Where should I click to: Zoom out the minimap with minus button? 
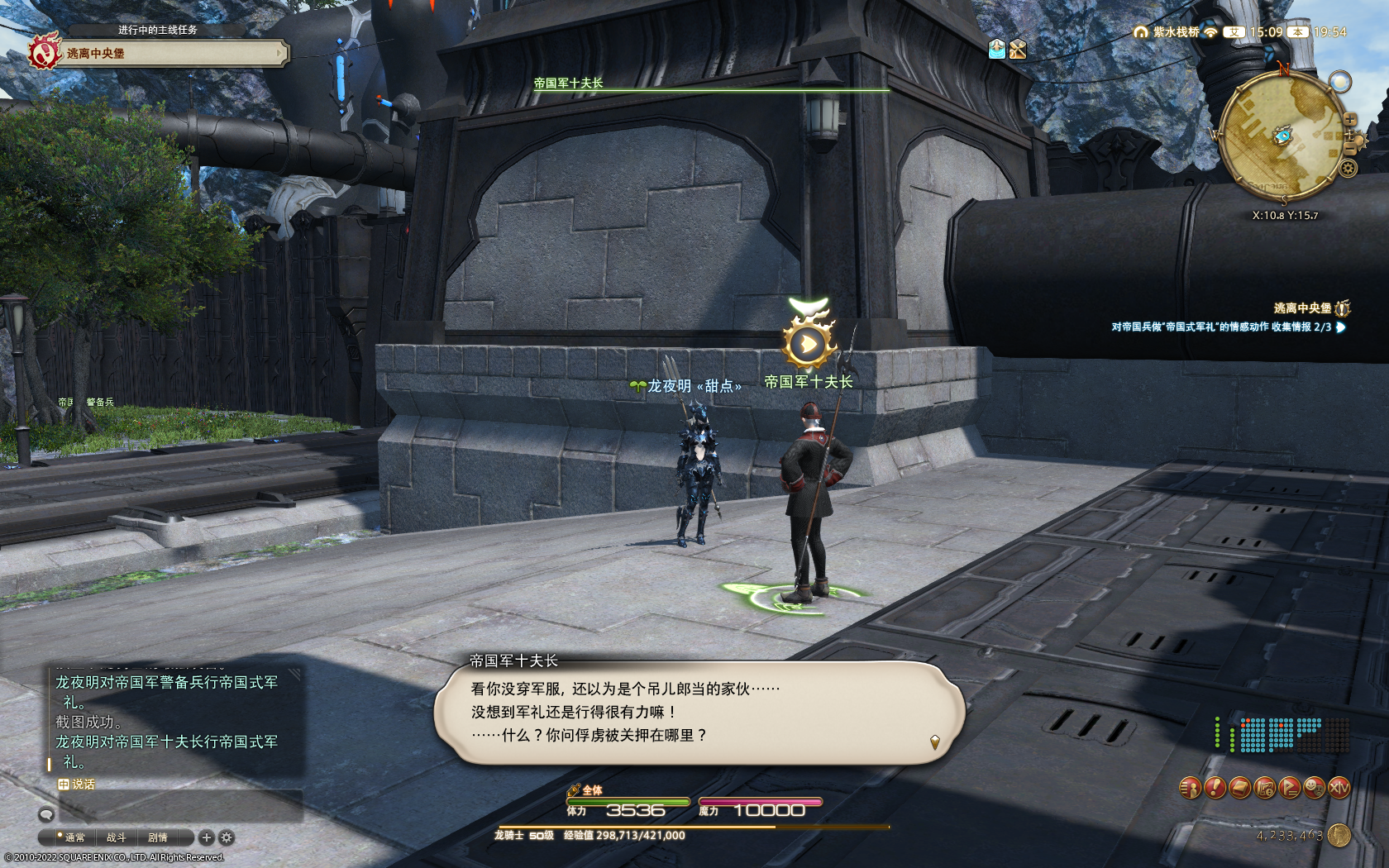[1350, 148]
